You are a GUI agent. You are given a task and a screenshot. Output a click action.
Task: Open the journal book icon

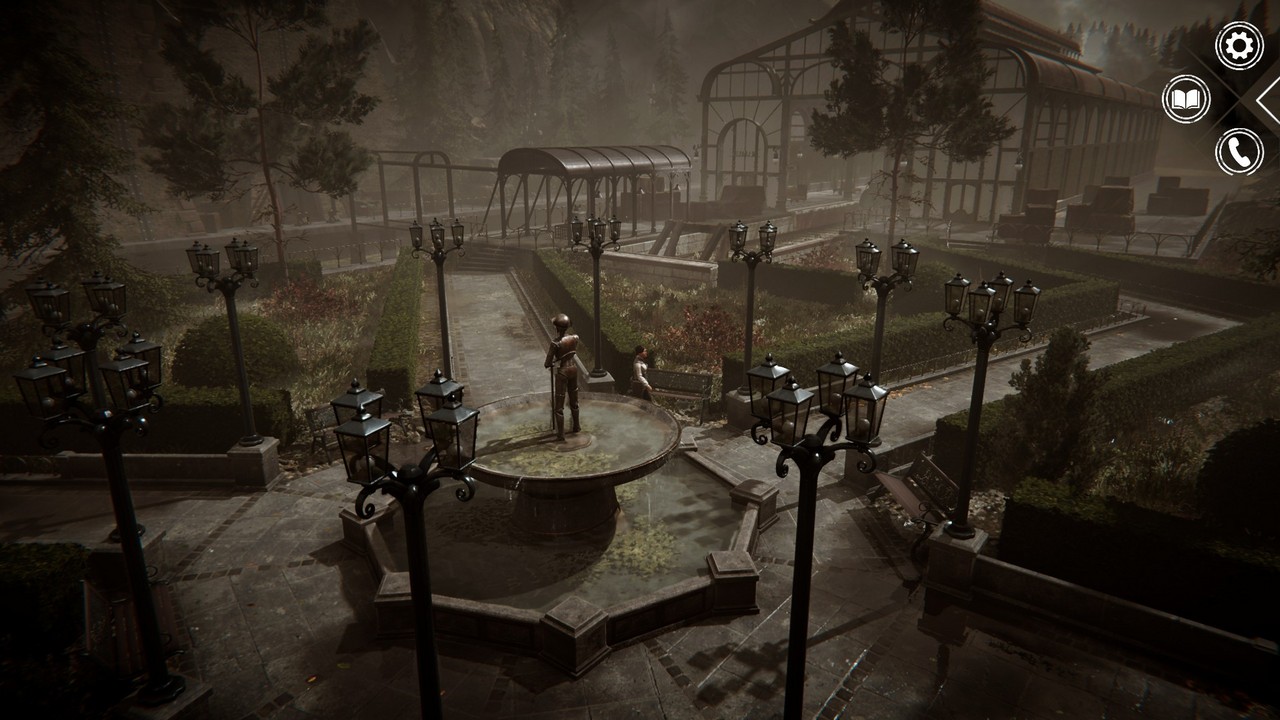coord(1186,99)
